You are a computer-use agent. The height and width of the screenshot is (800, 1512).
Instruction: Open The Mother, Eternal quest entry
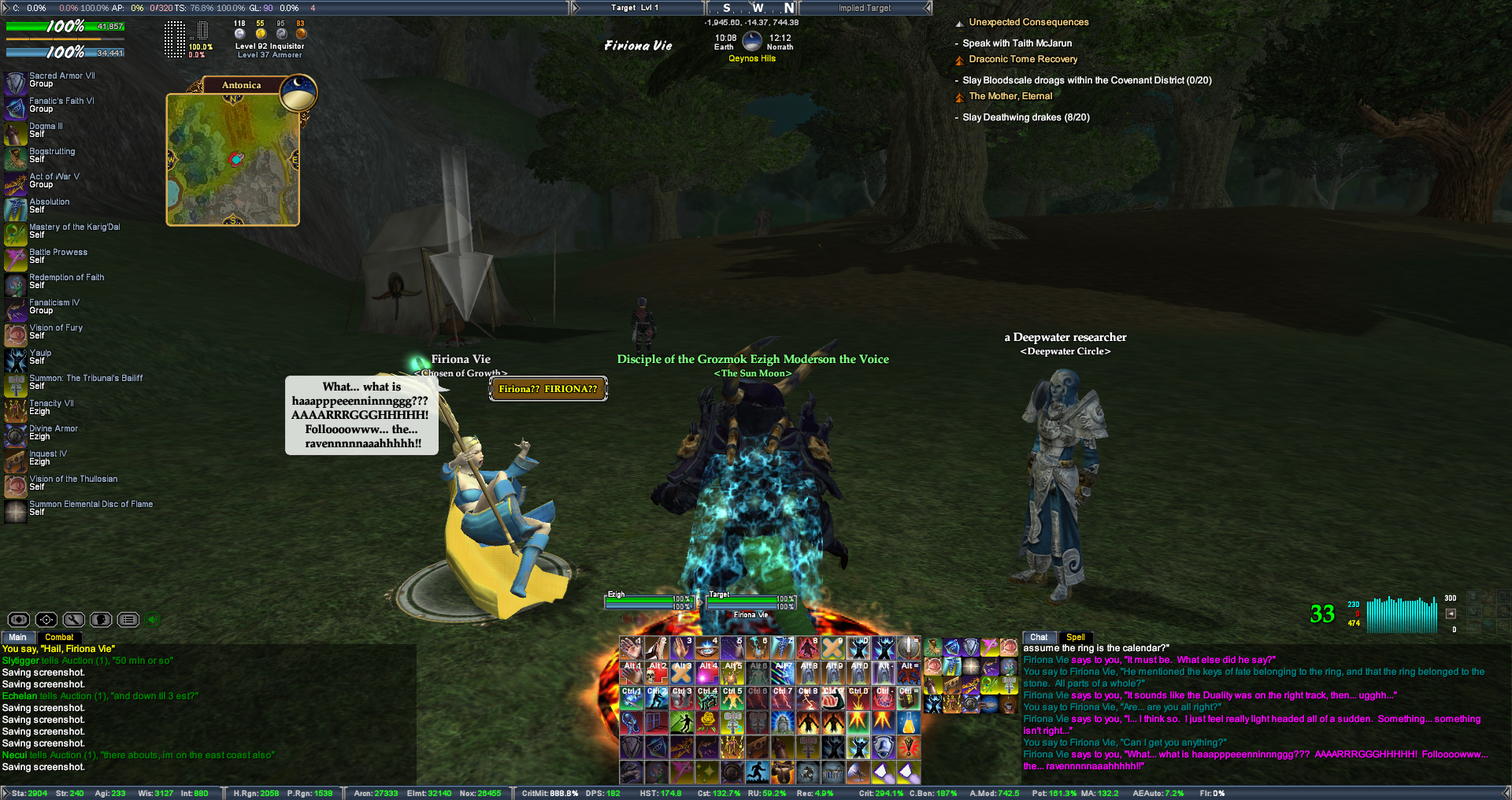(x=1010, y=96)
